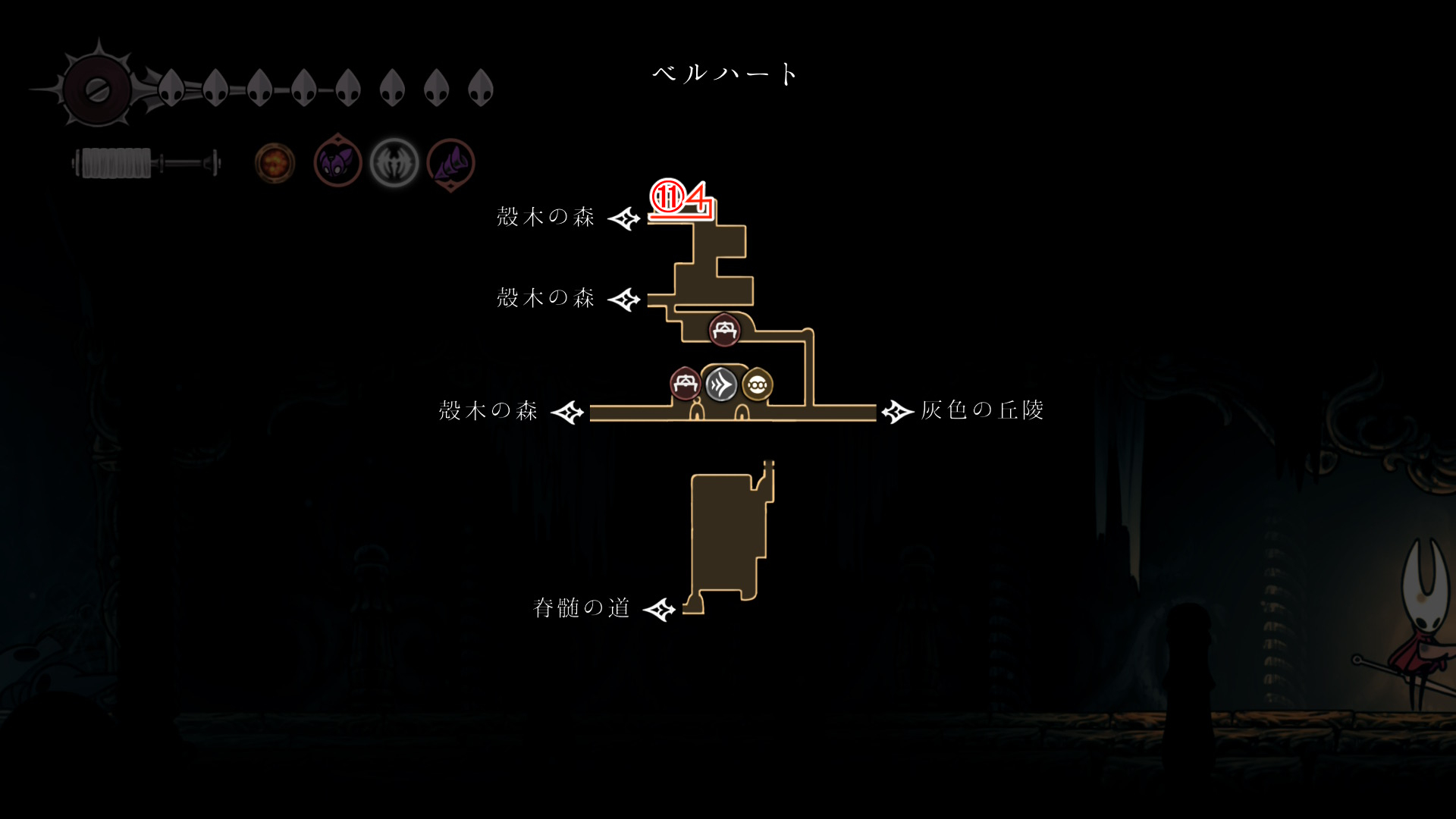1456x819 pixels.
Task: Choose the 灰色の丘陵 exit label
Action: click(x=982, y=410)
